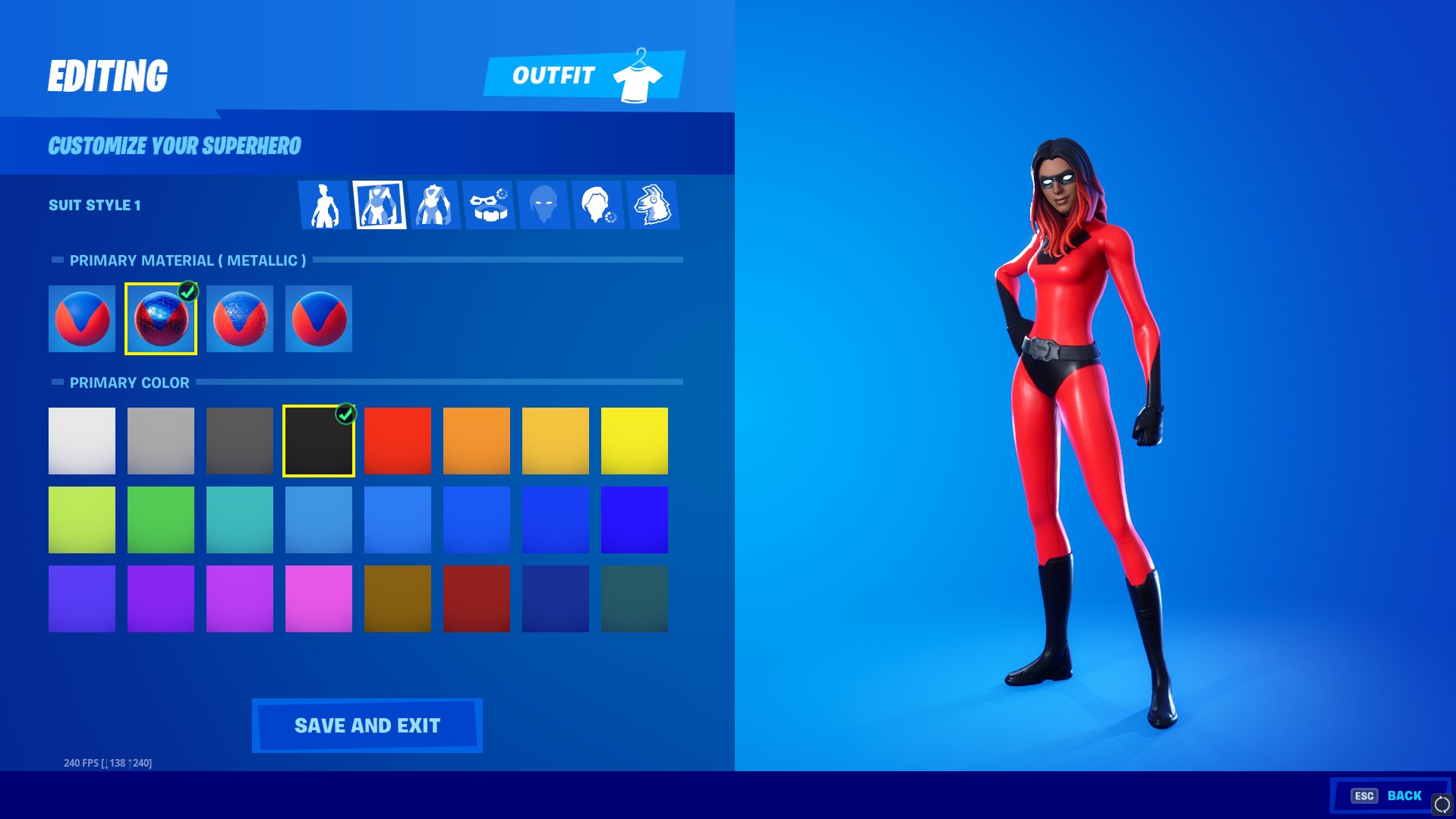Viewport: 1456px width, 819px height.
Task: Pick the pink primary color swatch
Action: coord(318,598)
